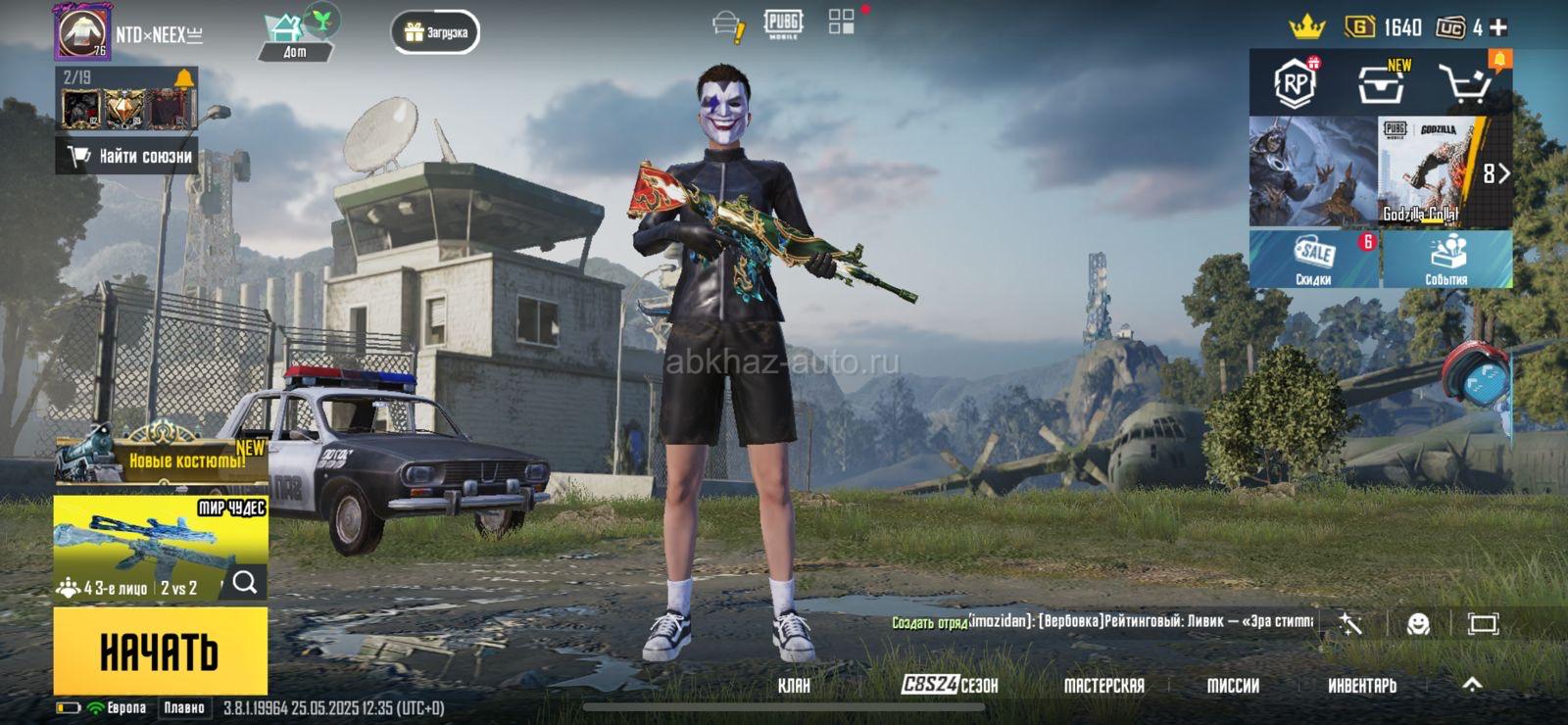Open the Загрузка download button

[x=435, y=32]
